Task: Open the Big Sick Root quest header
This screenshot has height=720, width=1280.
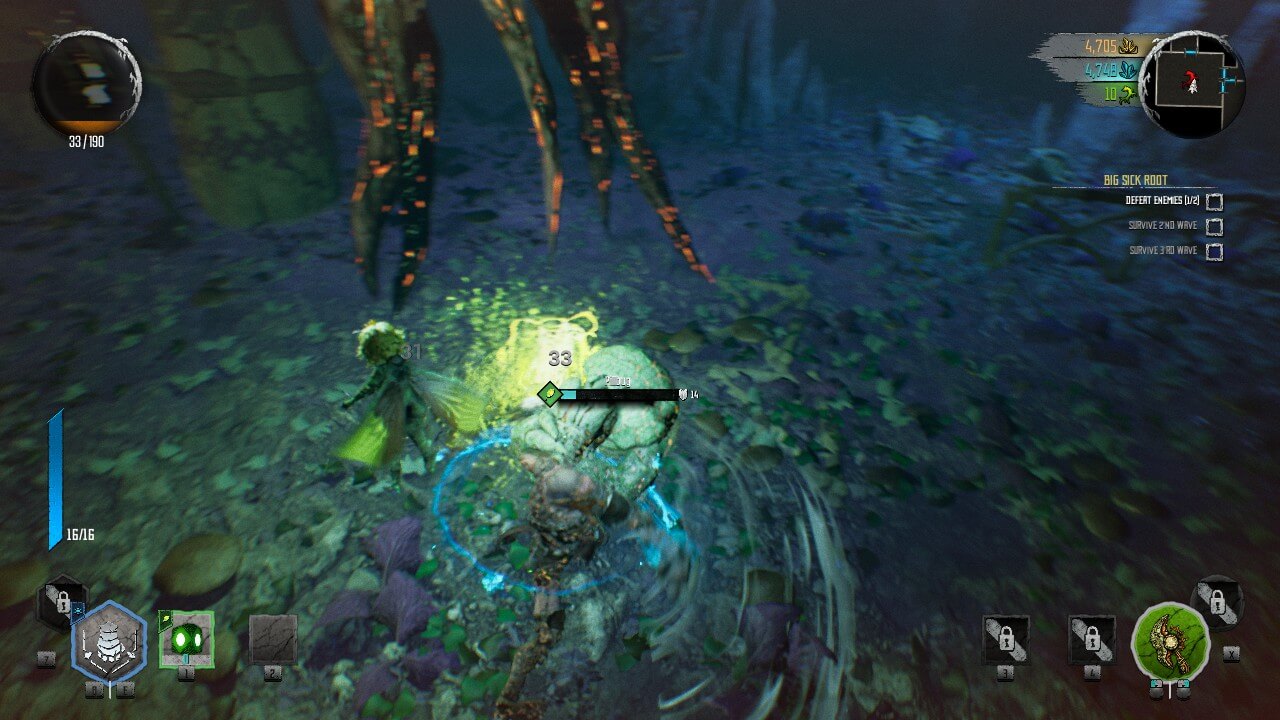Action: (x=1135, y=180)
